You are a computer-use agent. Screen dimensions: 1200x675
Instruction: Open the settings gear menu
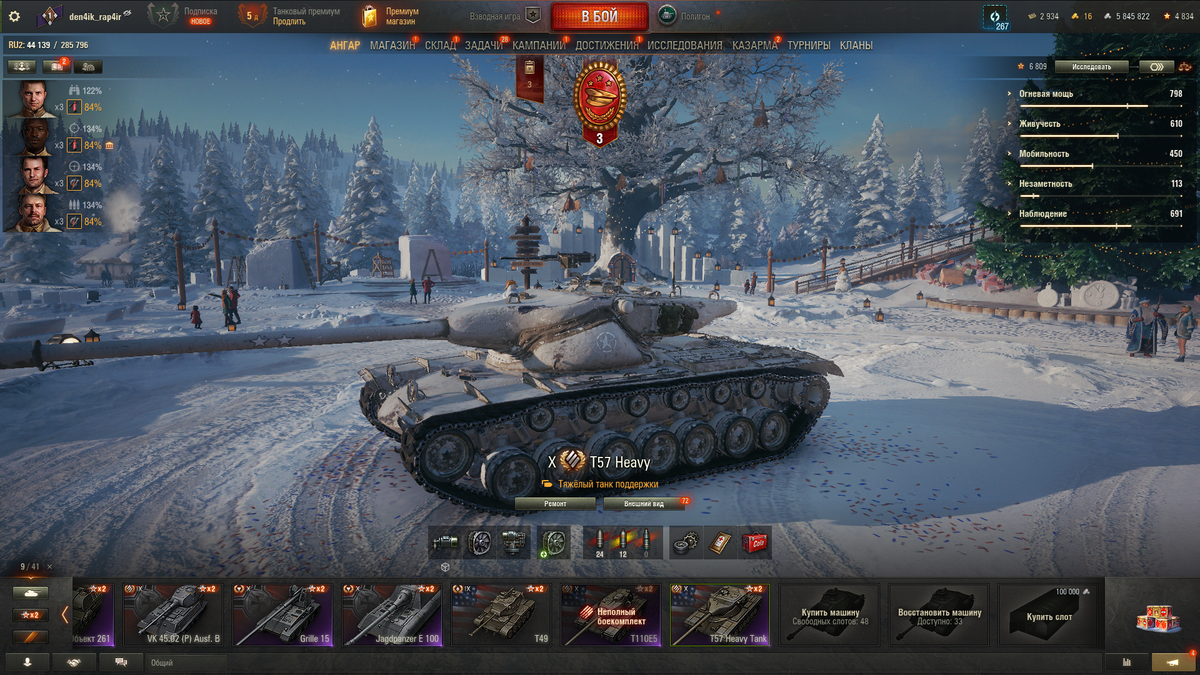(14, 16)
